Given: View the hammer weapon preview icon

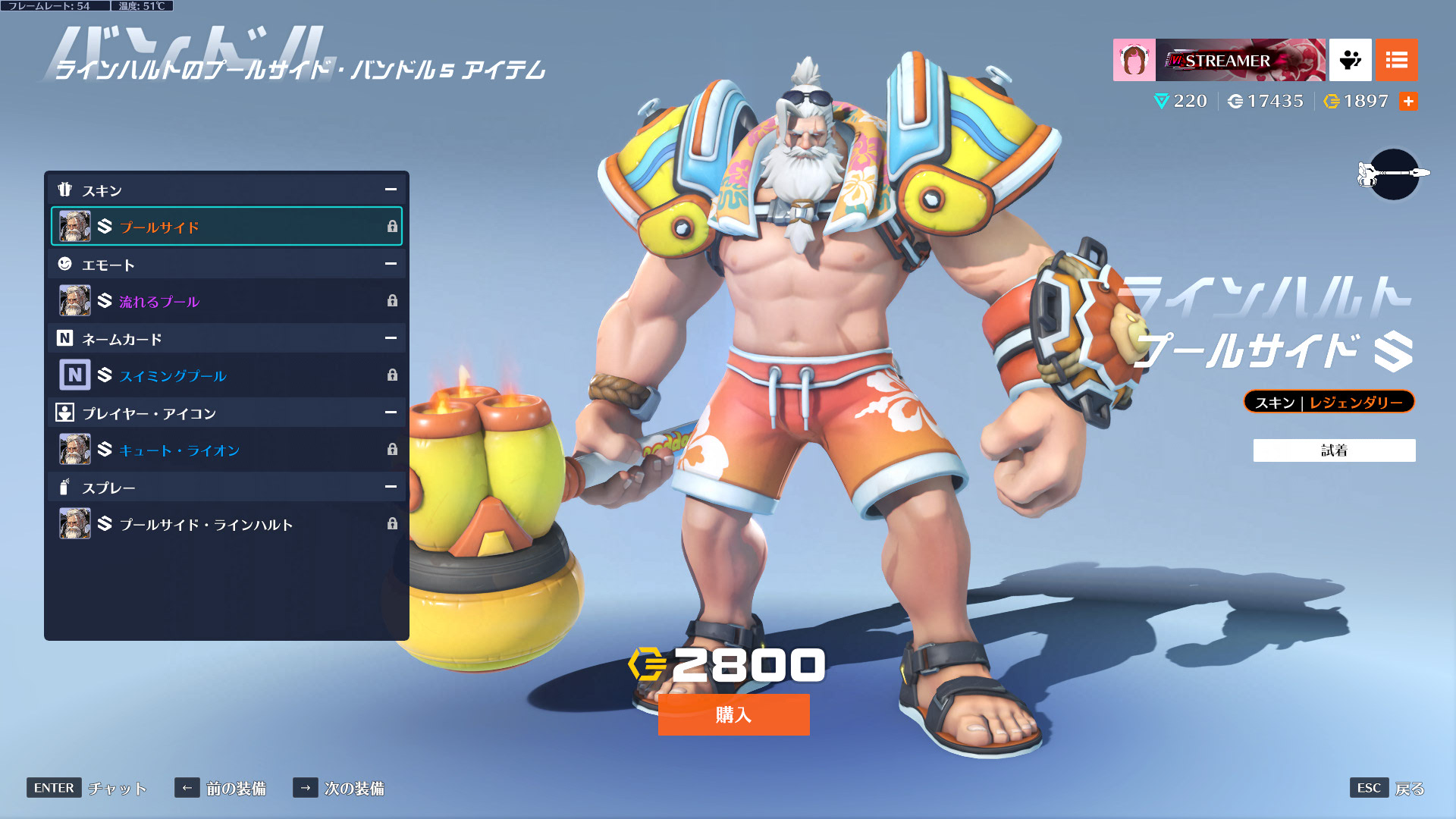Looking at the screenshot, I should [1394, 174].
